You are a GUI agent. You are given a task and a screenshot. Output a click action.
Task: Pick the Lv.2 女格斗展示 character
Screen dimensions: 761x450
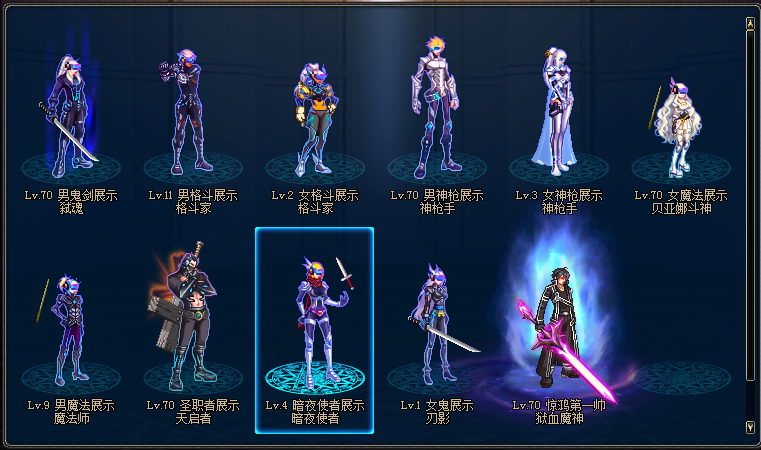tap(314, 120)
